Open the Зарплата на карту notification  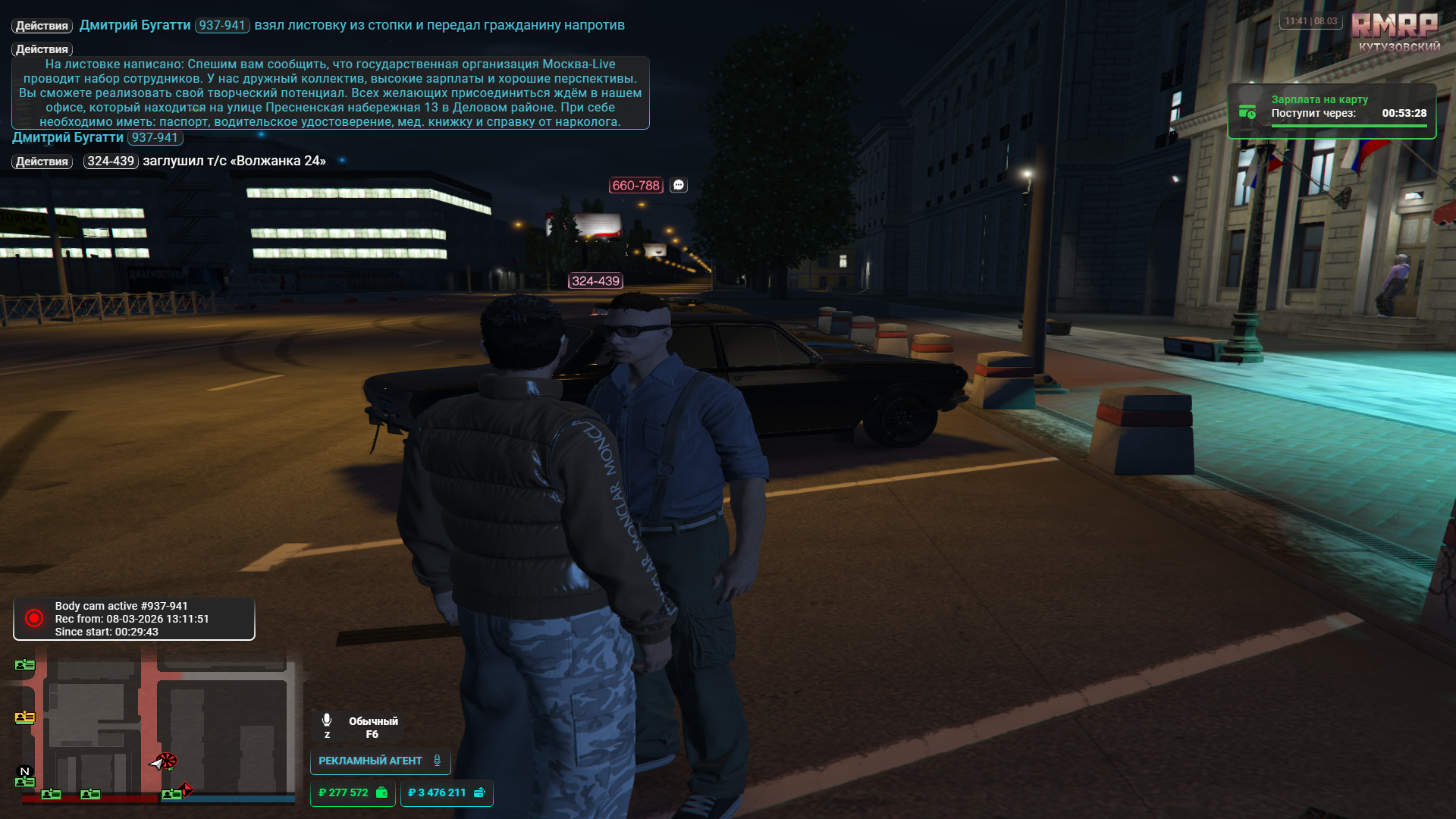click(x=1331, y=111)
